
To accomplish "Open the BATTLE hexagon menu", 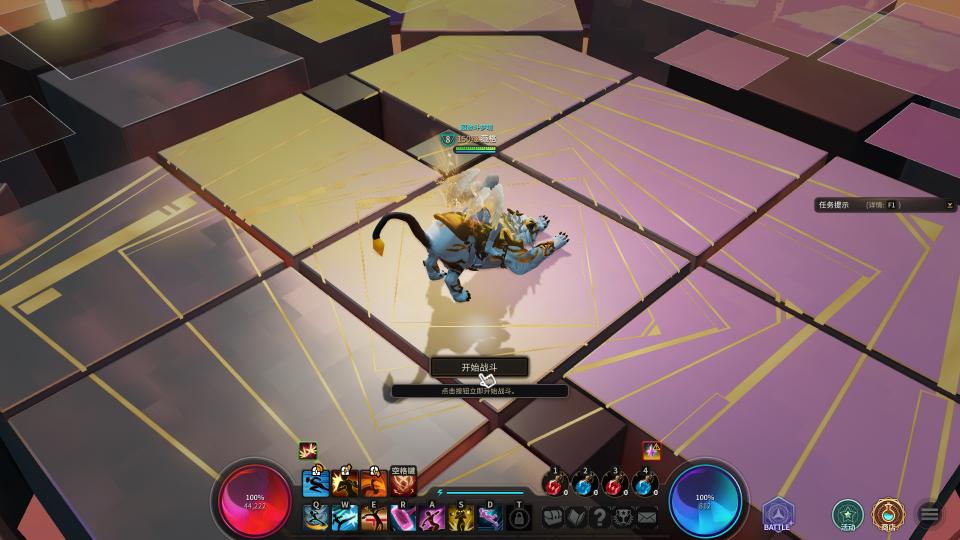I will point(778,513).
